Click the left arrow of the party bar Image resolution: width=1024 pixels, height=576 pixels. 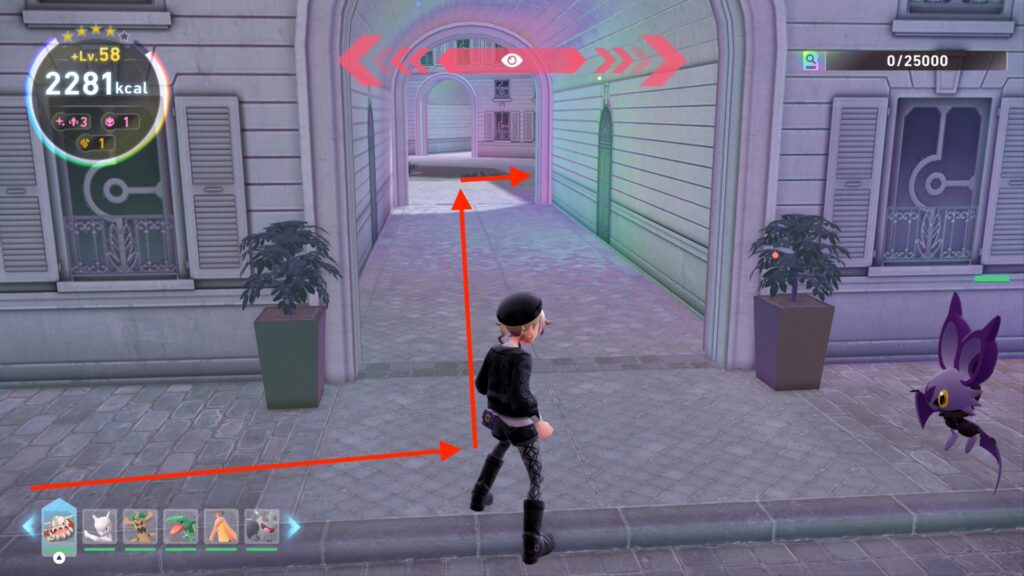coord(28,526)
